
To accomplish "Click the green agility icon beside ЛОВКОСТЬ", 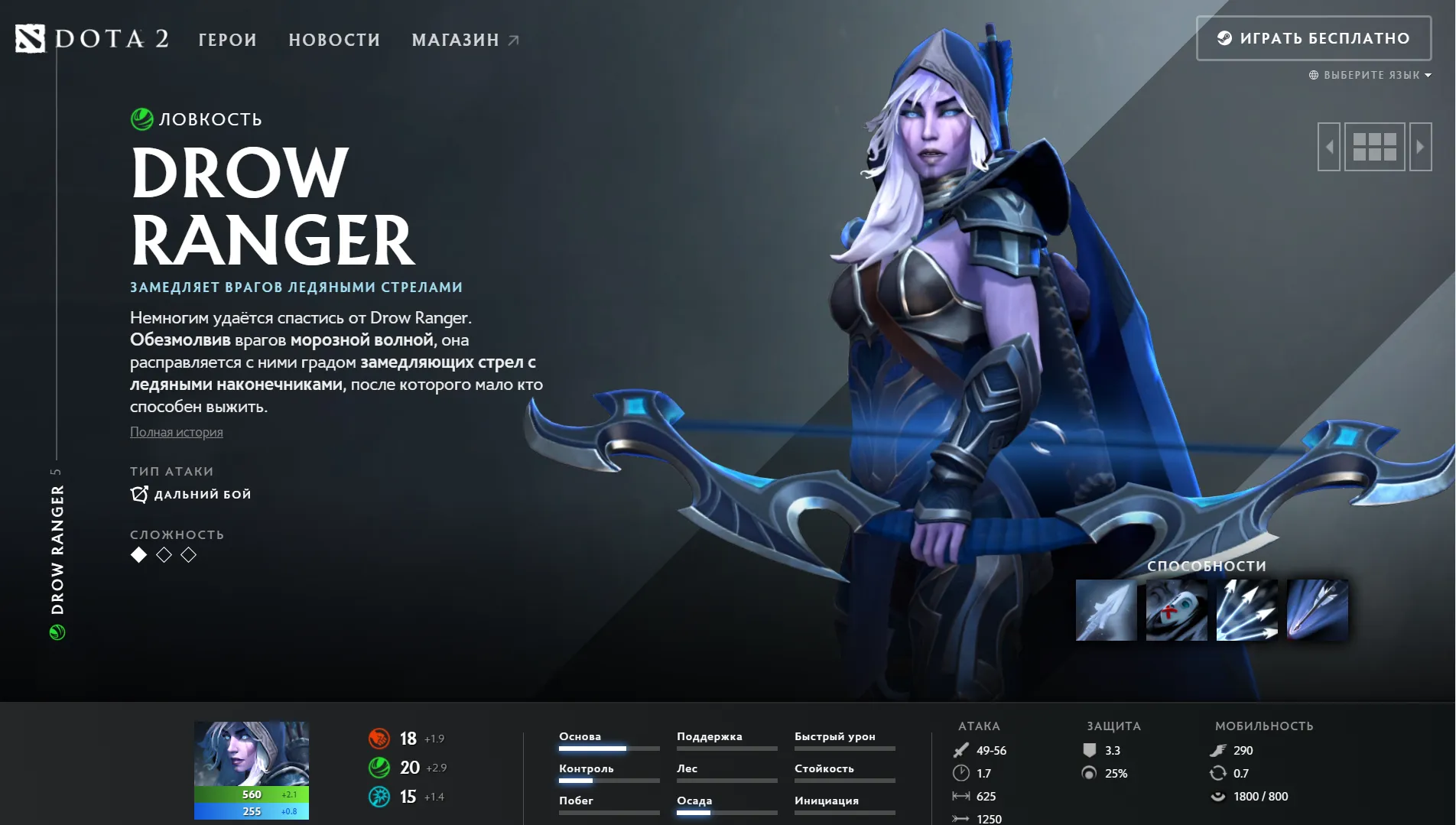I will coord(141,119).
